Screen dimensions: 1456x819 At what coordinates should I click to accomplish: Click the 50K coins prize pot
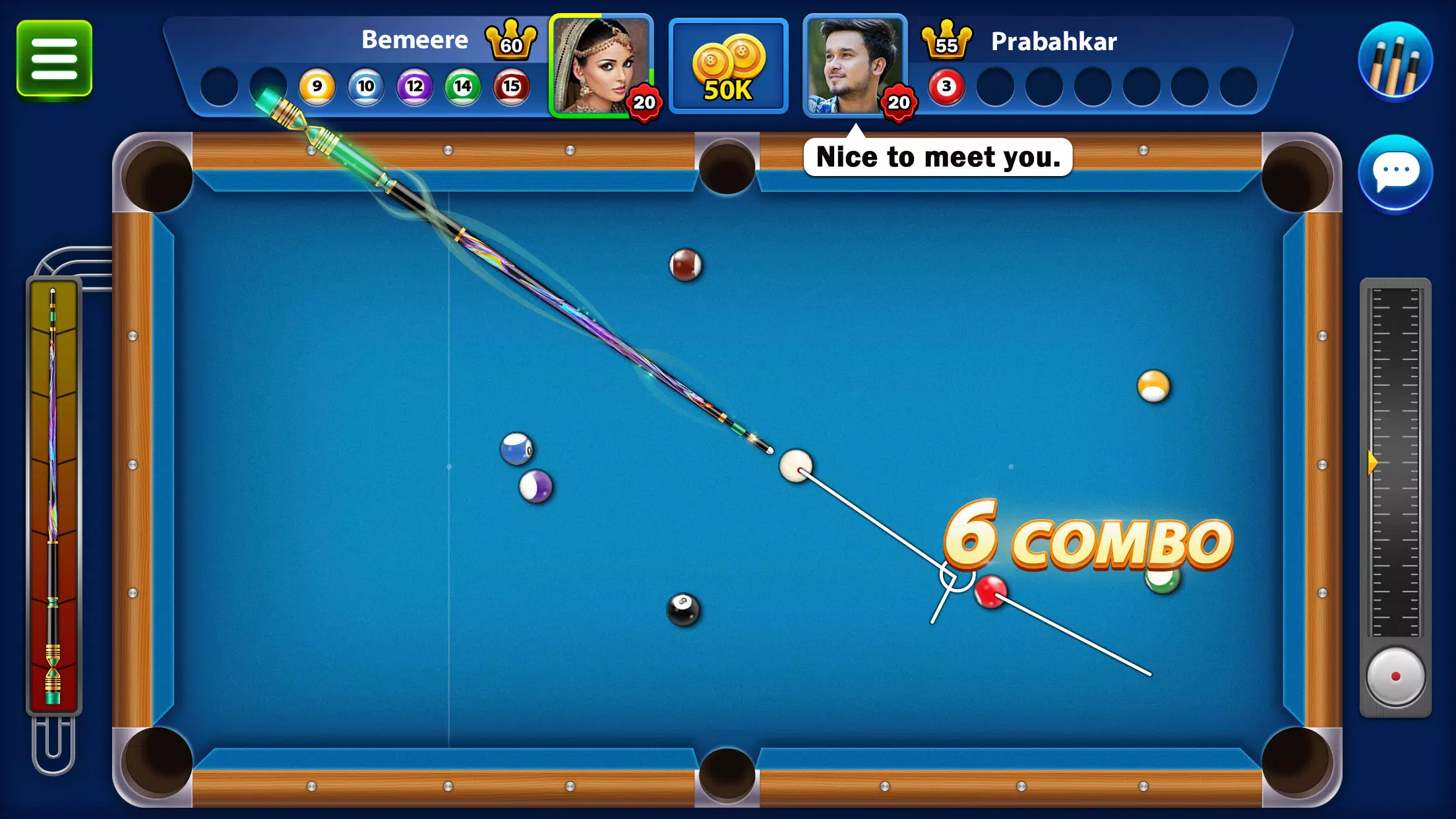728,66
